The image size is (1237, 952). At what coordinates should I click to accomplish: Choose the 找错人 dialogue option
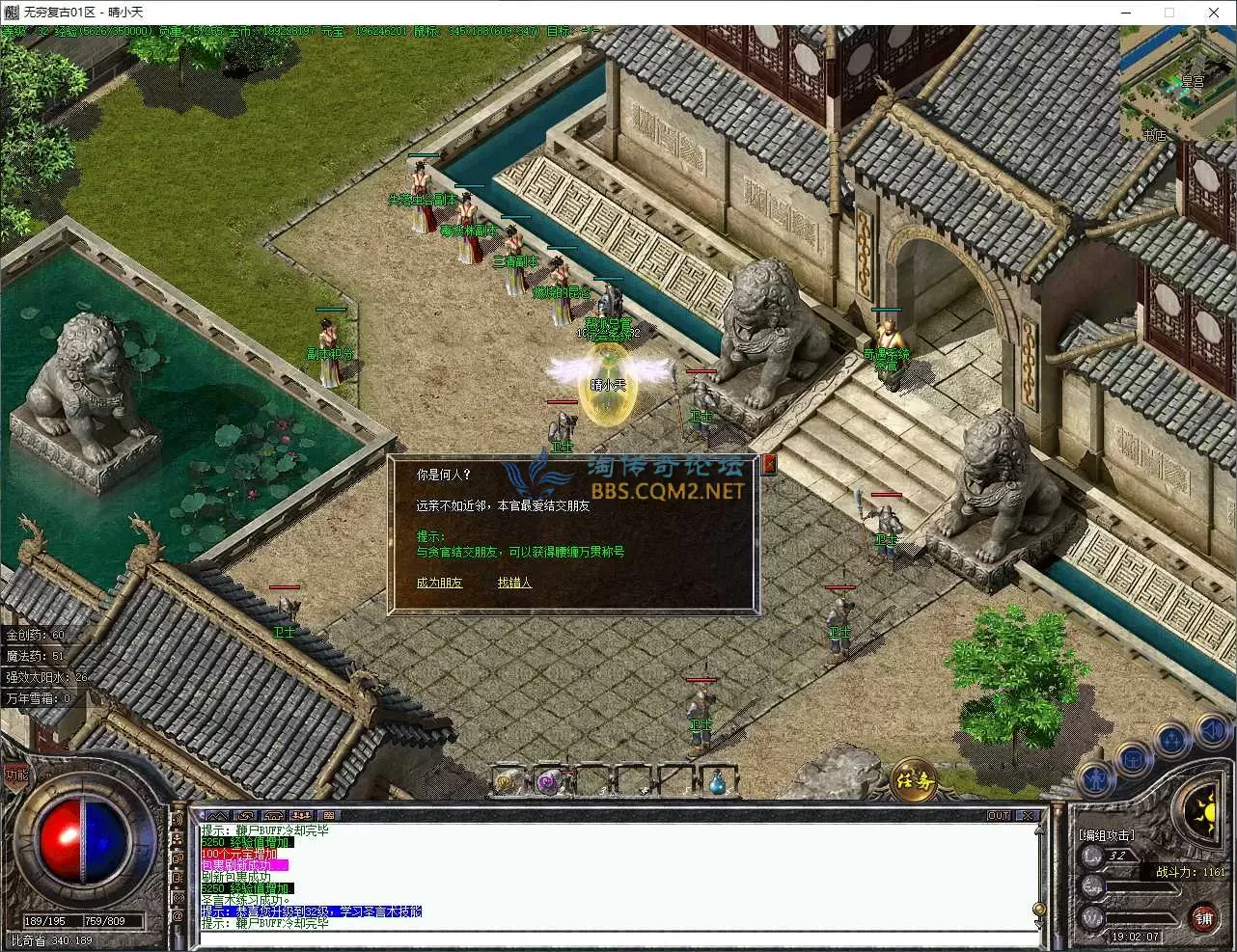click(x=514, y=583)
